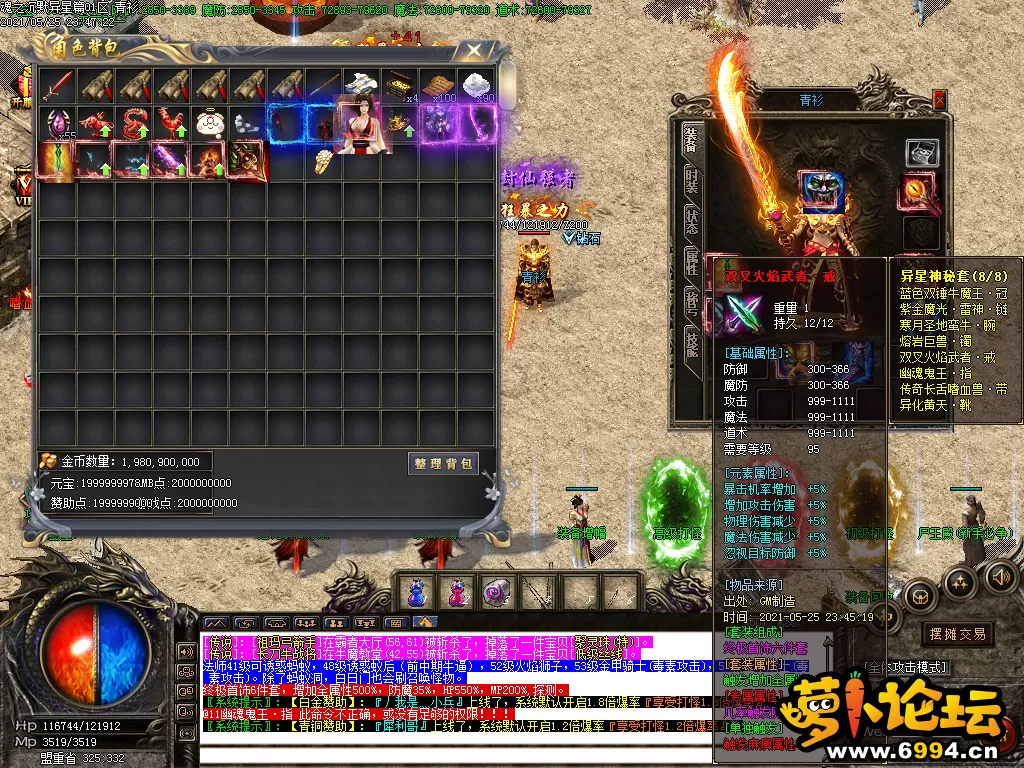1024x768 pixels.
Task: Show the 属性 attributes tab
Action: pyautogui.click(x=691, y=261)
